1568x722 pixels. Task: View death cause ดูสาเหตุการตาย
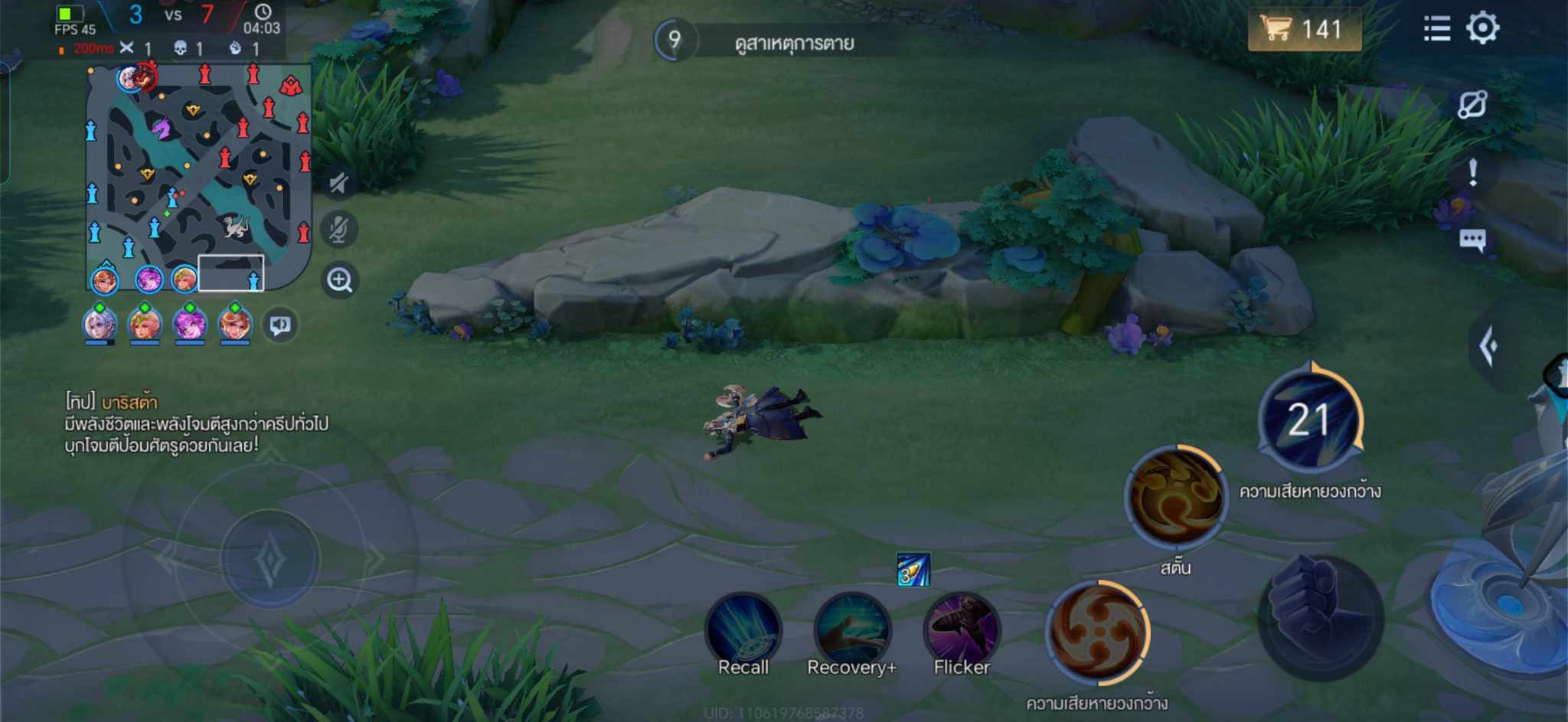coord(793,43)
